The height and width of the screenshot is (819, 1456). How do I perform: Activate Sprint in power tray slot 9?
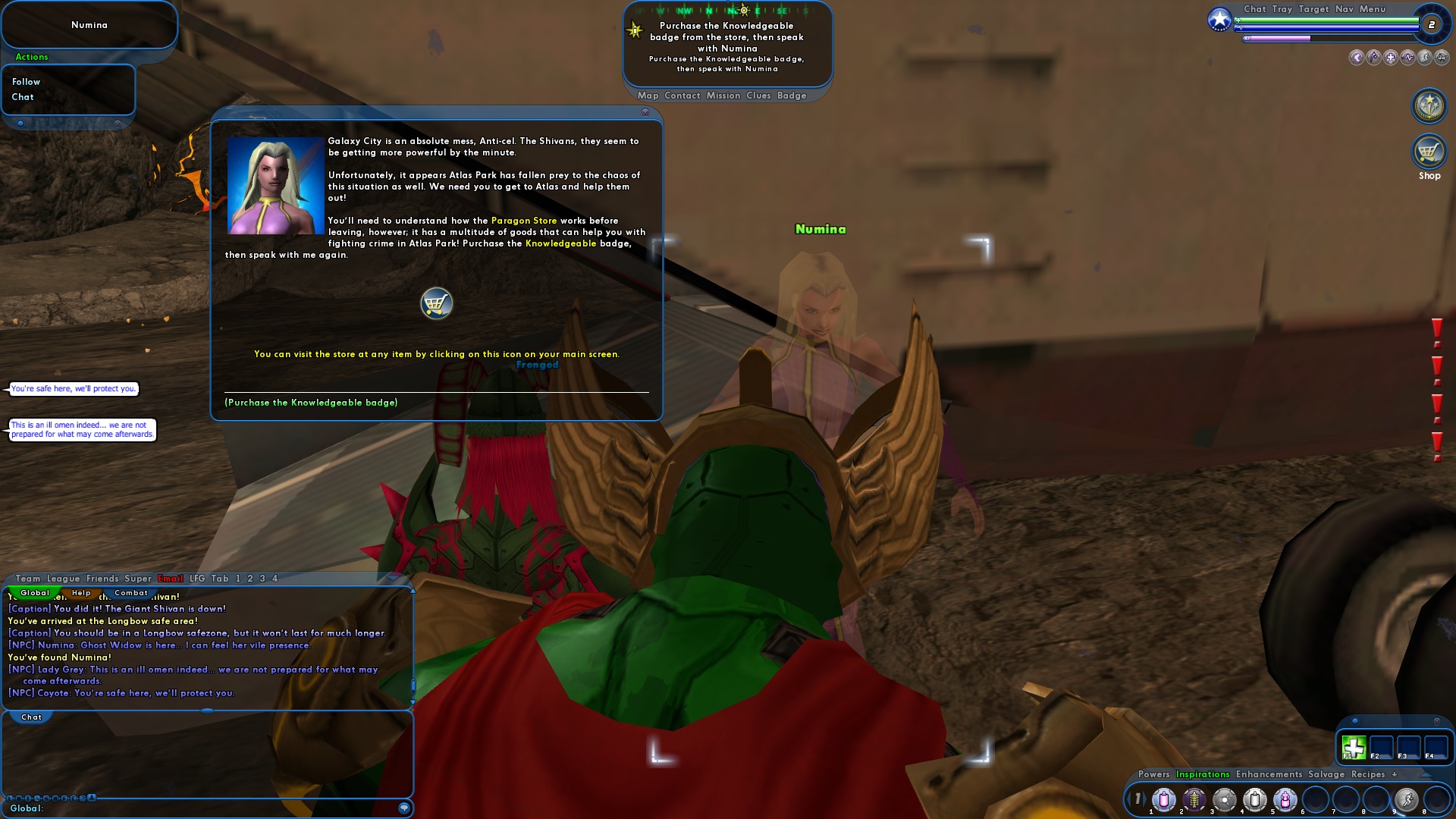(x=1407, y=798)
